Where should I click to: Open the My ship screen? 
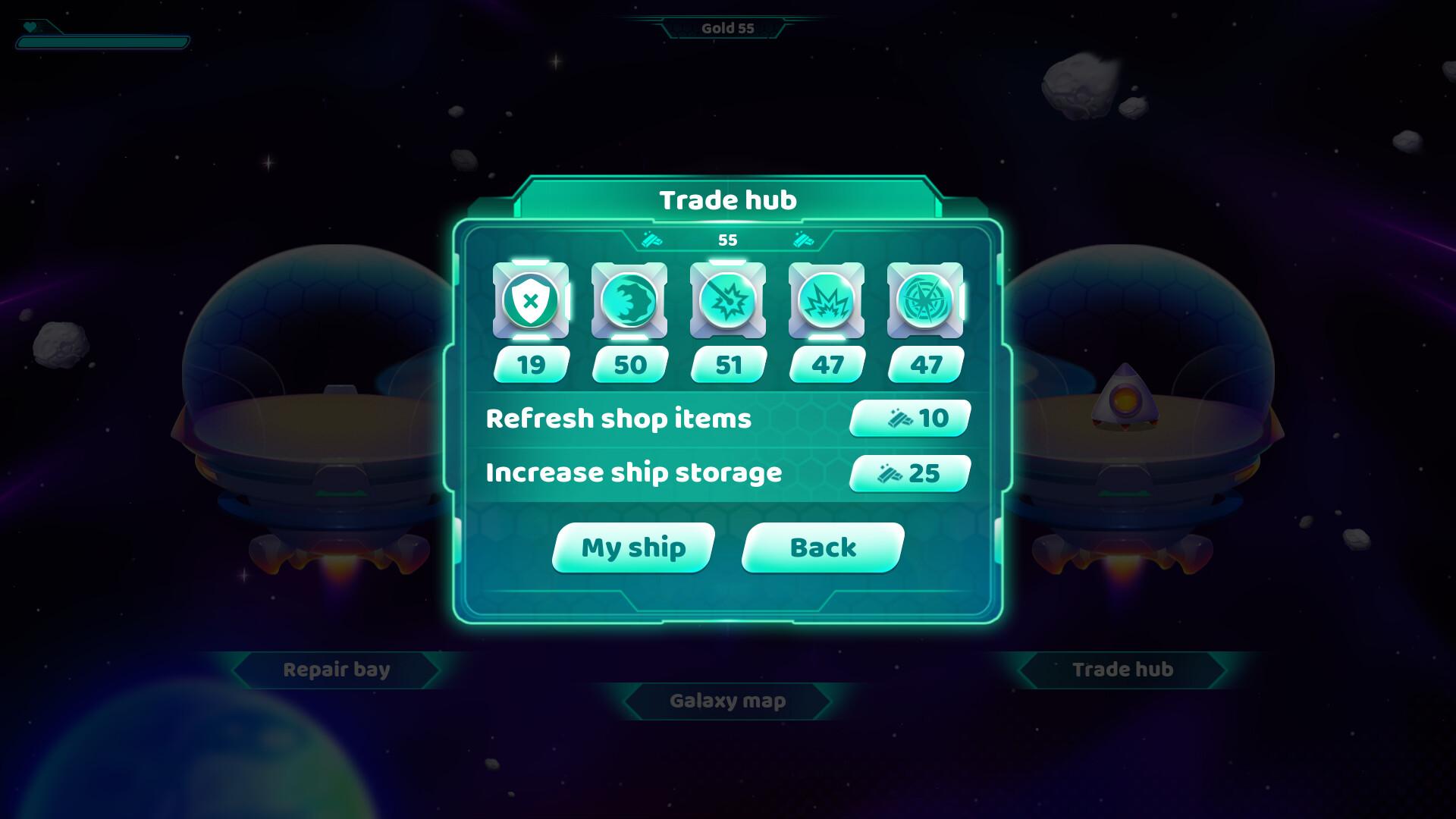[x=633, y=548]
